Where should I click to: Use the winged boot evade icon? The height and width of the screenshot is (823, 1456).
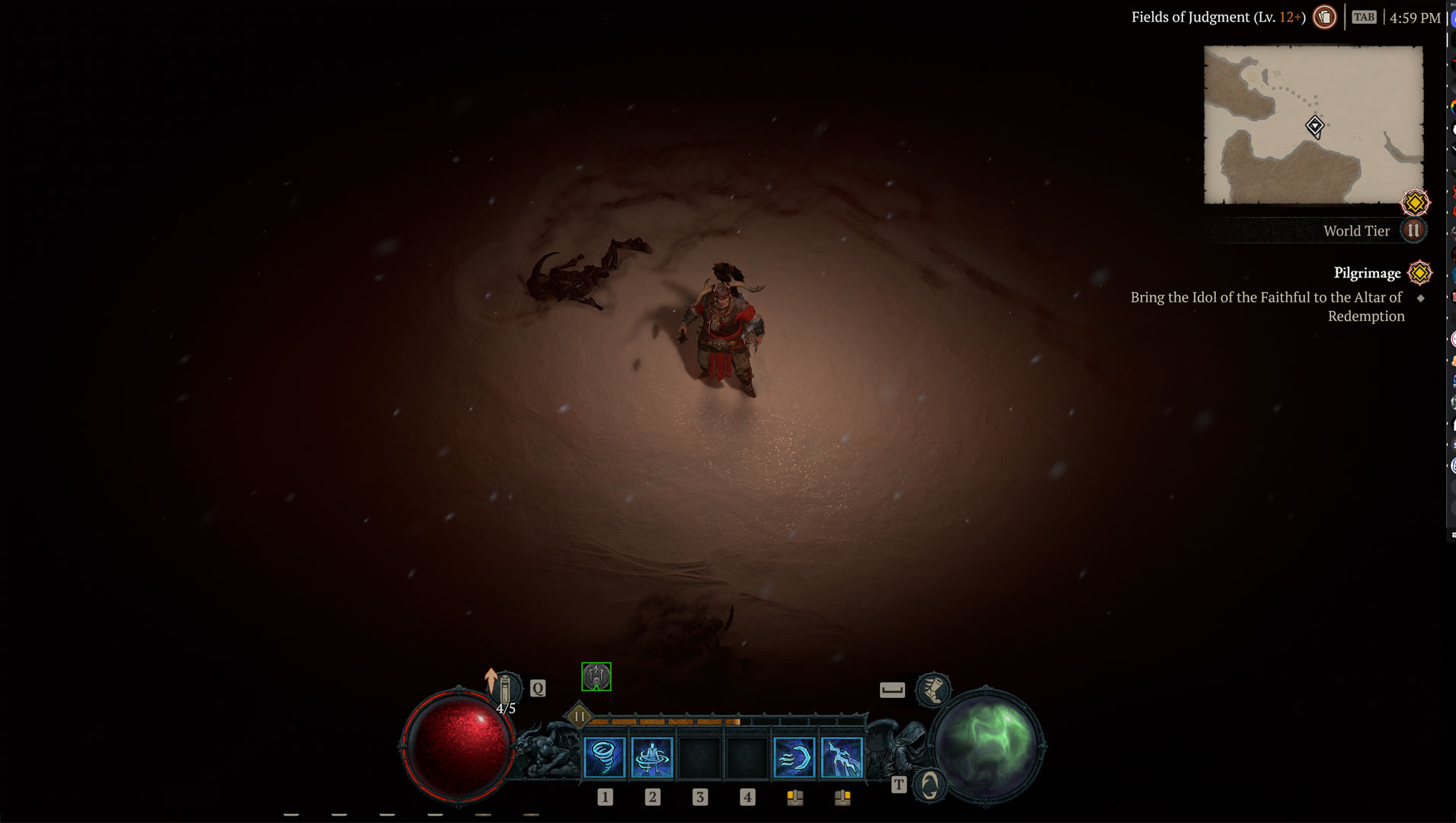click(933, 690)
